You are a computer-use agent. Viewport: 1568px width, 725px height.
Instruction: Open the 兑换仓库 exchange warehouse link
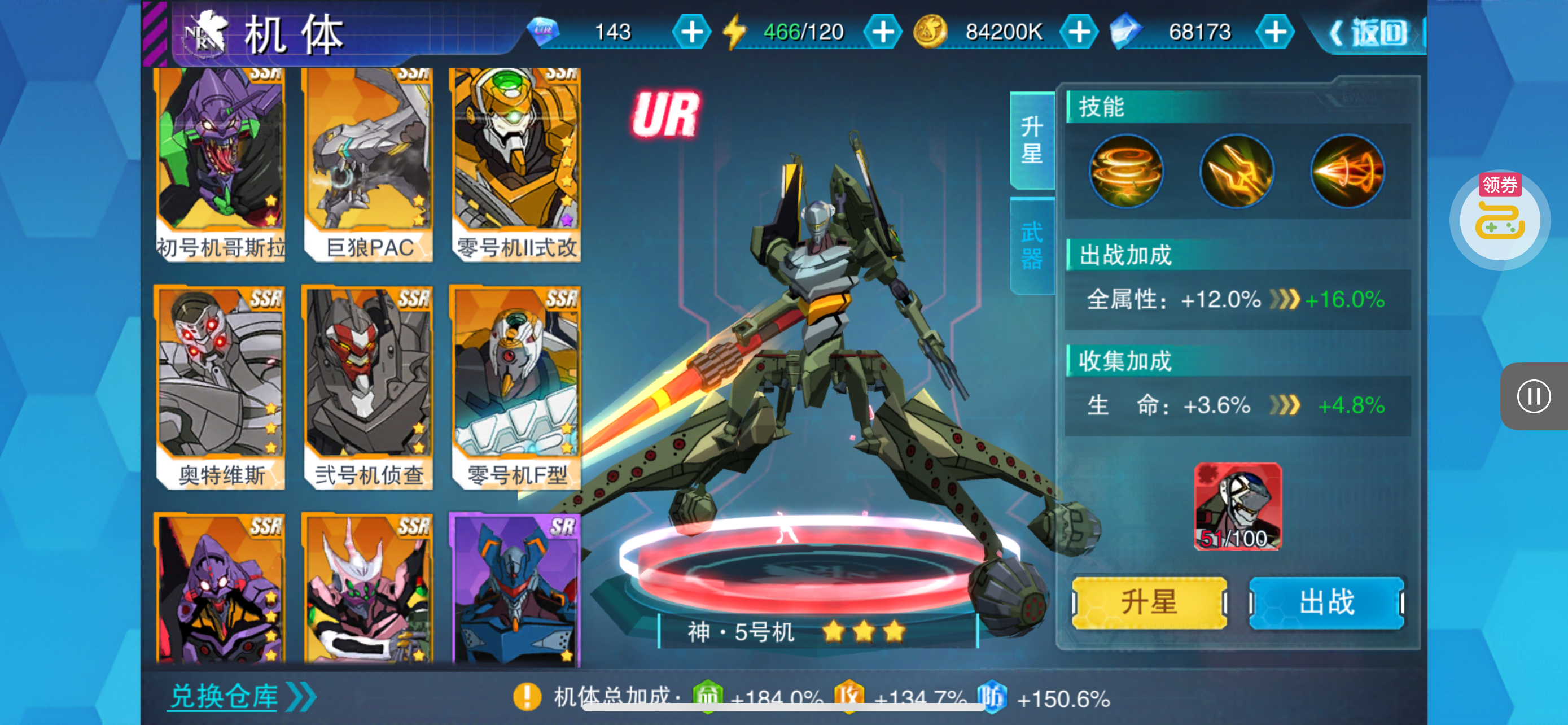coord(241,696)
